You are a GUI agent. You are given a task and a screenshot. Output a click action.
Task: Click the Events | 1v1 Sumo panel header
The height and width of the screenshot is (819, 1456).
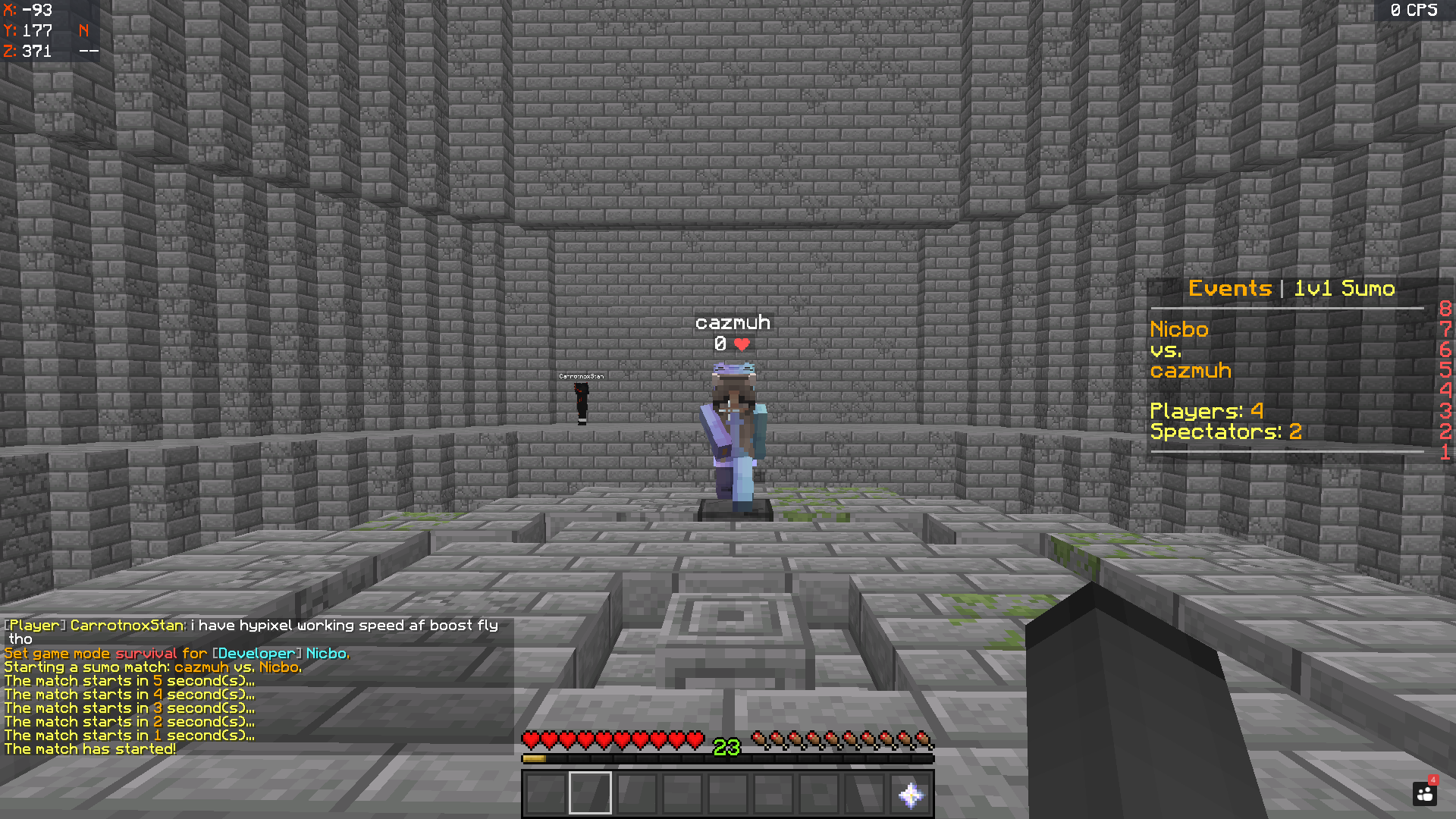point(1291,288)
